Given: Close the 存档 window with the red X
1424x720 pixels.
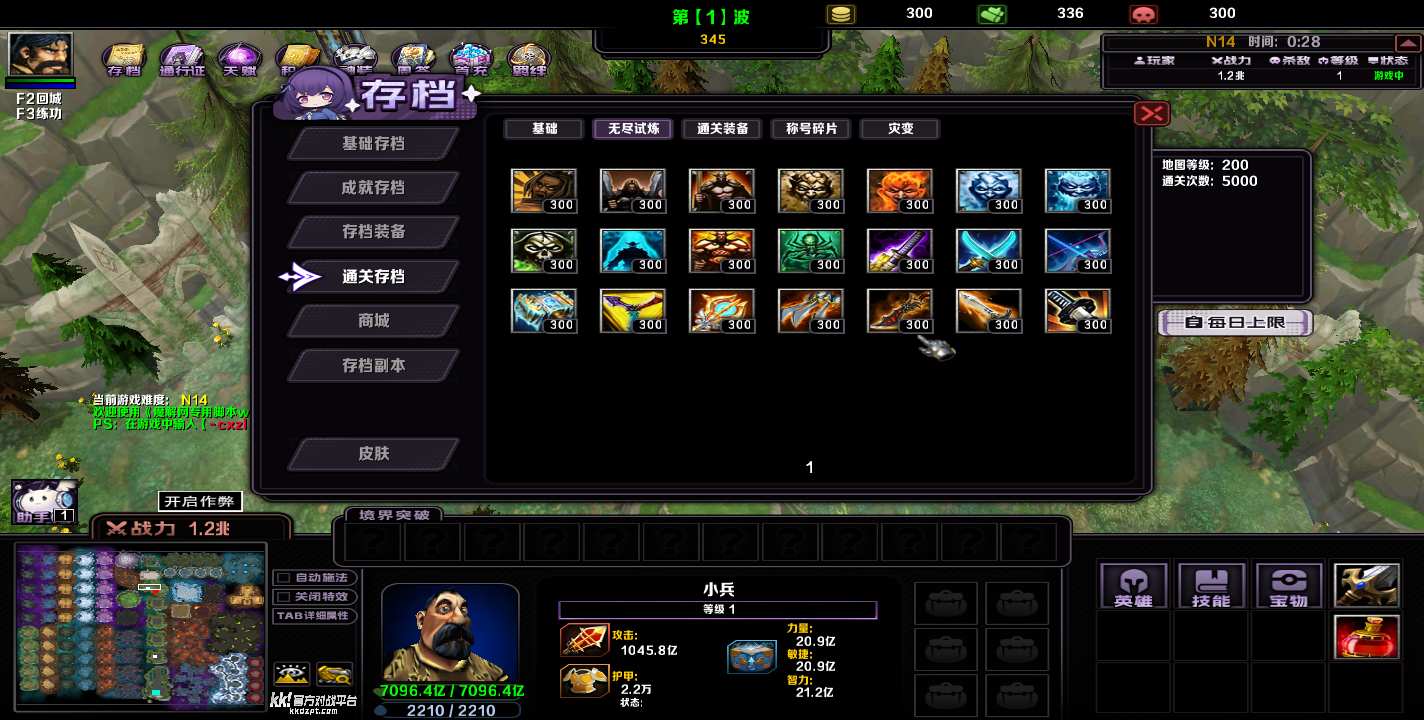Looking at the screenshot, I should 1152,113.
